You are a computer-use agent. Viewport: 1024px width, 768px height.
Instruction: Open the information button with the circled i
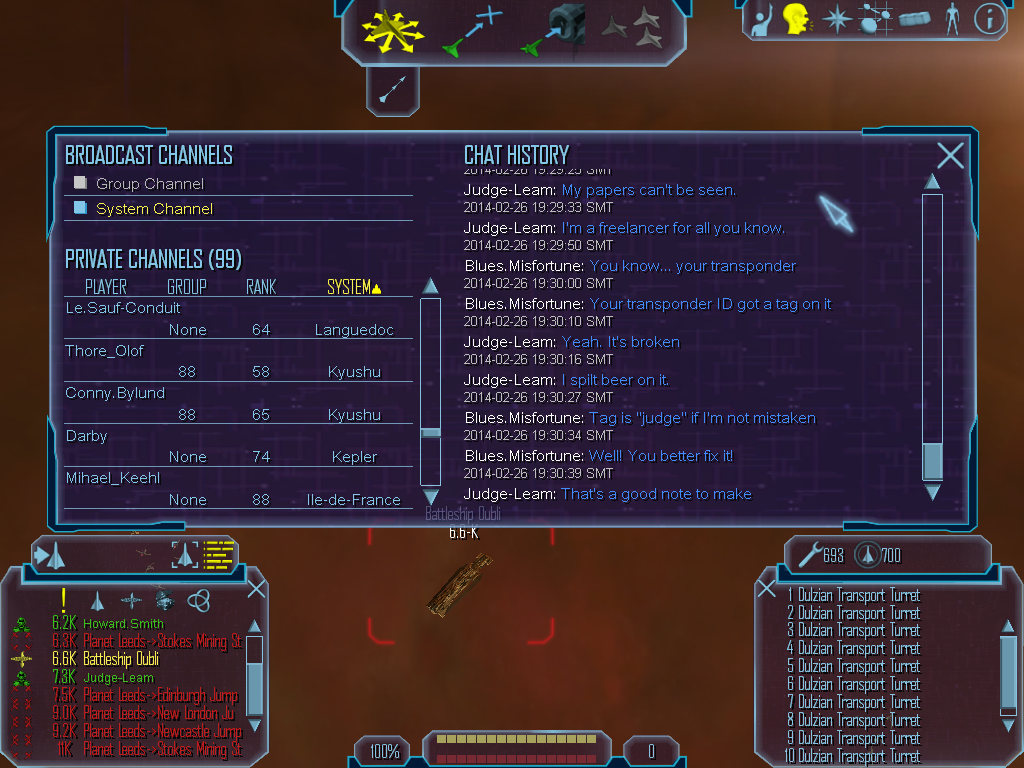(x=989, y=18)
